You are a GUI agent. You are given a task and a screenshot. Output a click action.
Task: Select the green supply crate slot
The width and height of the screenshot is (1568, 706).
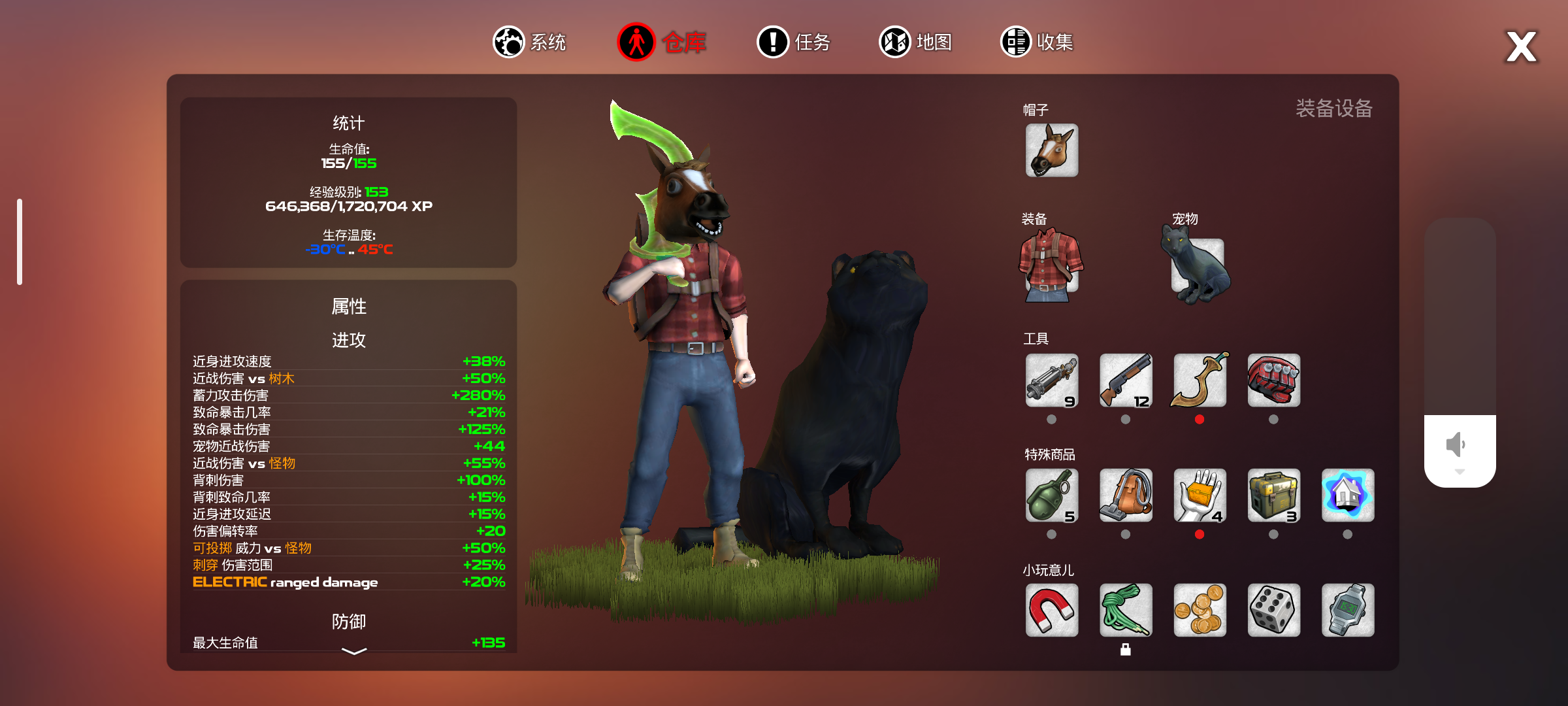(x=1273, y=496)
